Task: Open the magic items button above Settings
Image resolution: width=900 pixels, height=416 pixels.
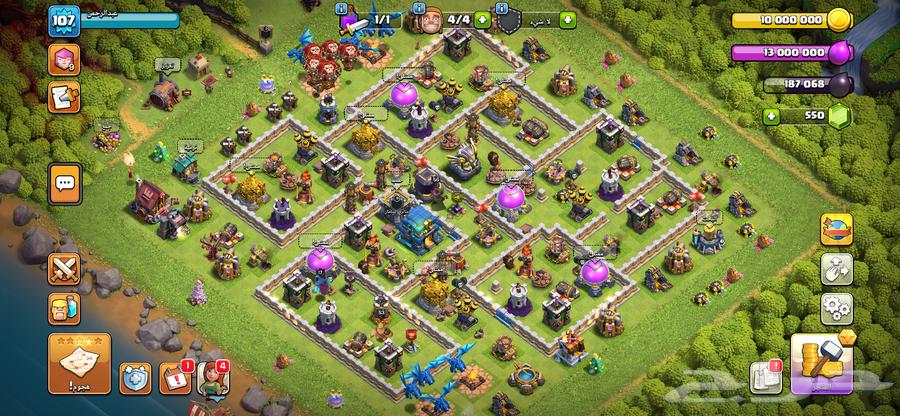Action: 834,266
